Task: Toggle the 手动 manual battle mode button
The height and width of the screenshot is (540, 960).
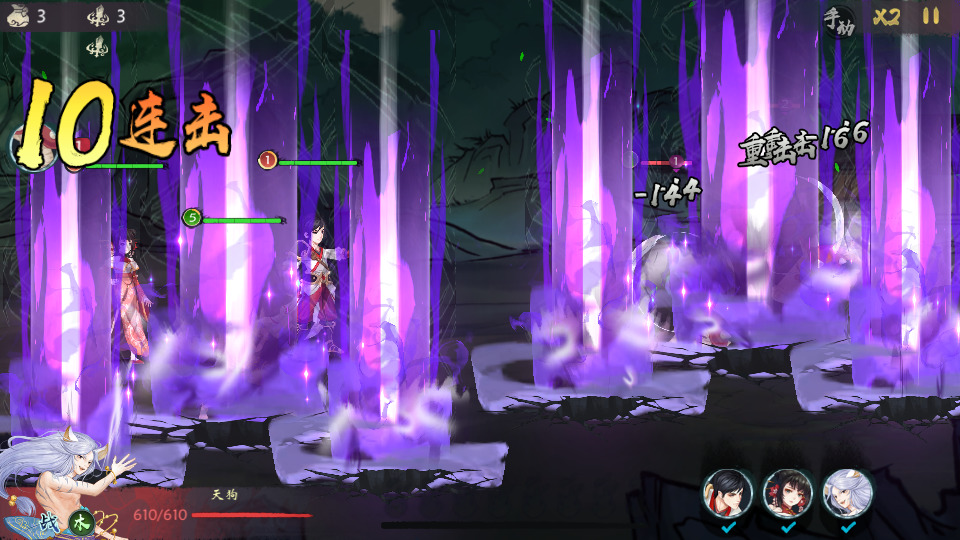Action: pos(838,17)
